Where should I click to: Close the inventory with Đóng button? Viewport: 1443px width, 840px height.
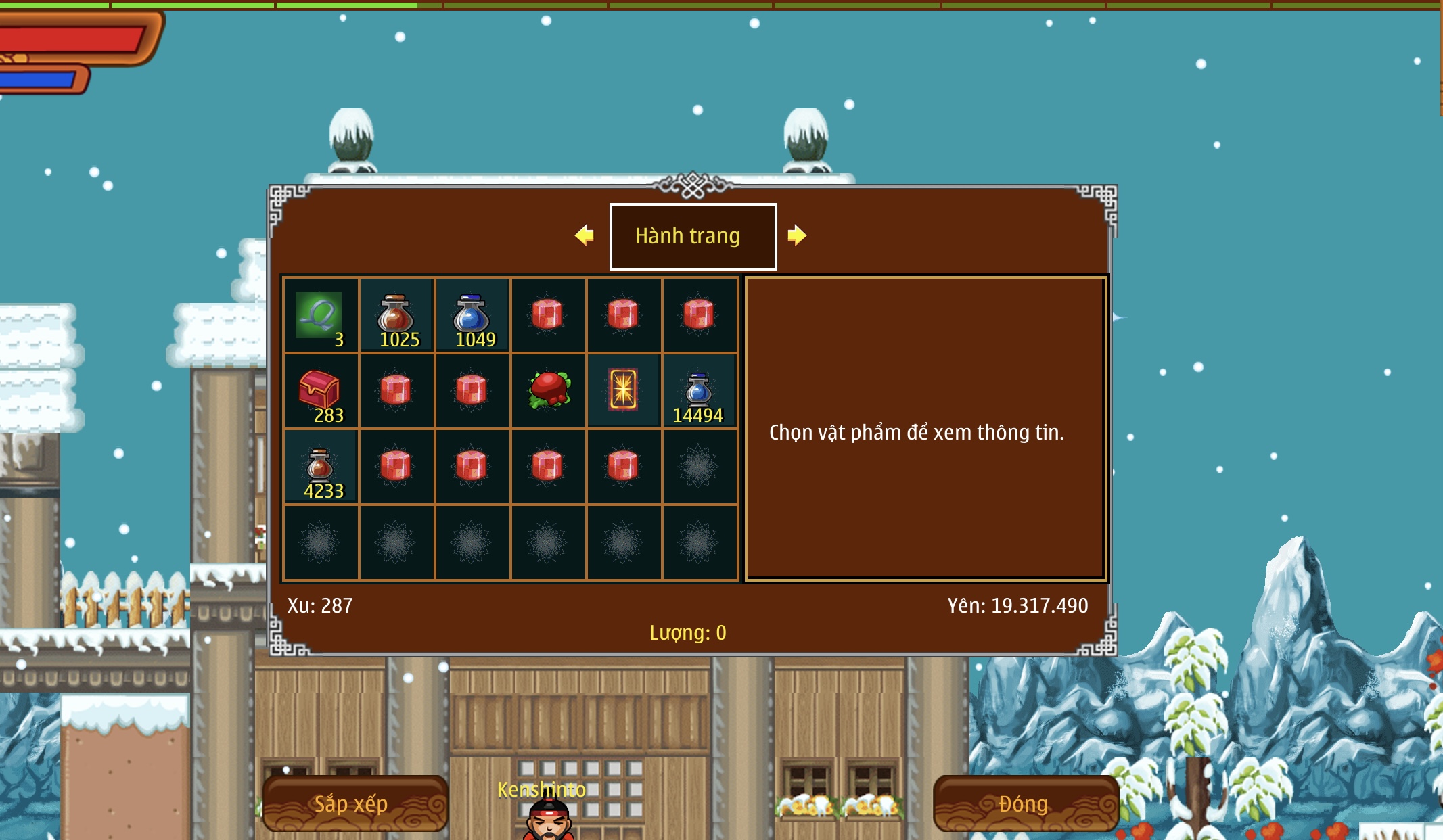coord(1024,803)
